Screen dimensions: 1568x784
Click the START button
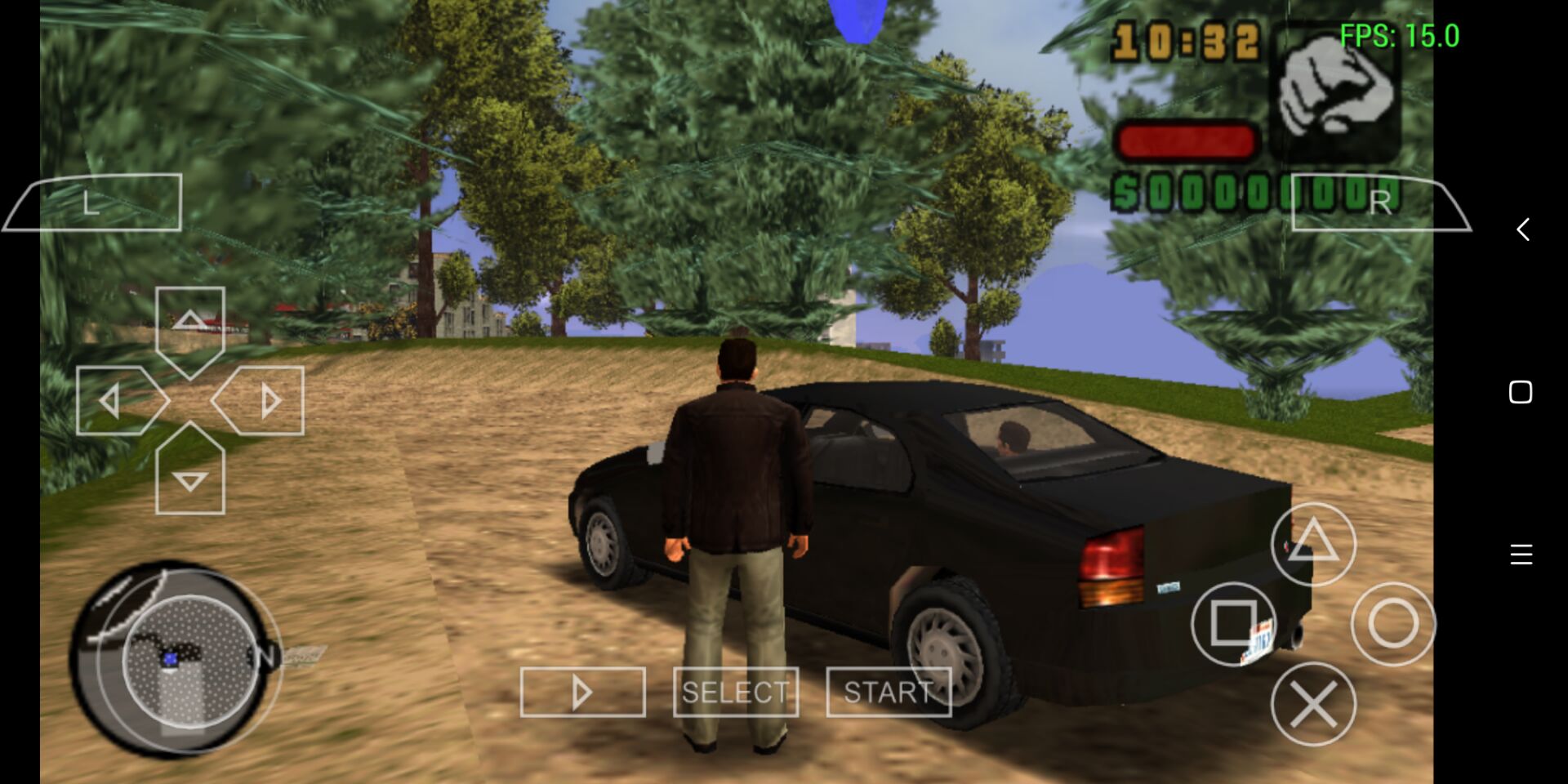889,693
